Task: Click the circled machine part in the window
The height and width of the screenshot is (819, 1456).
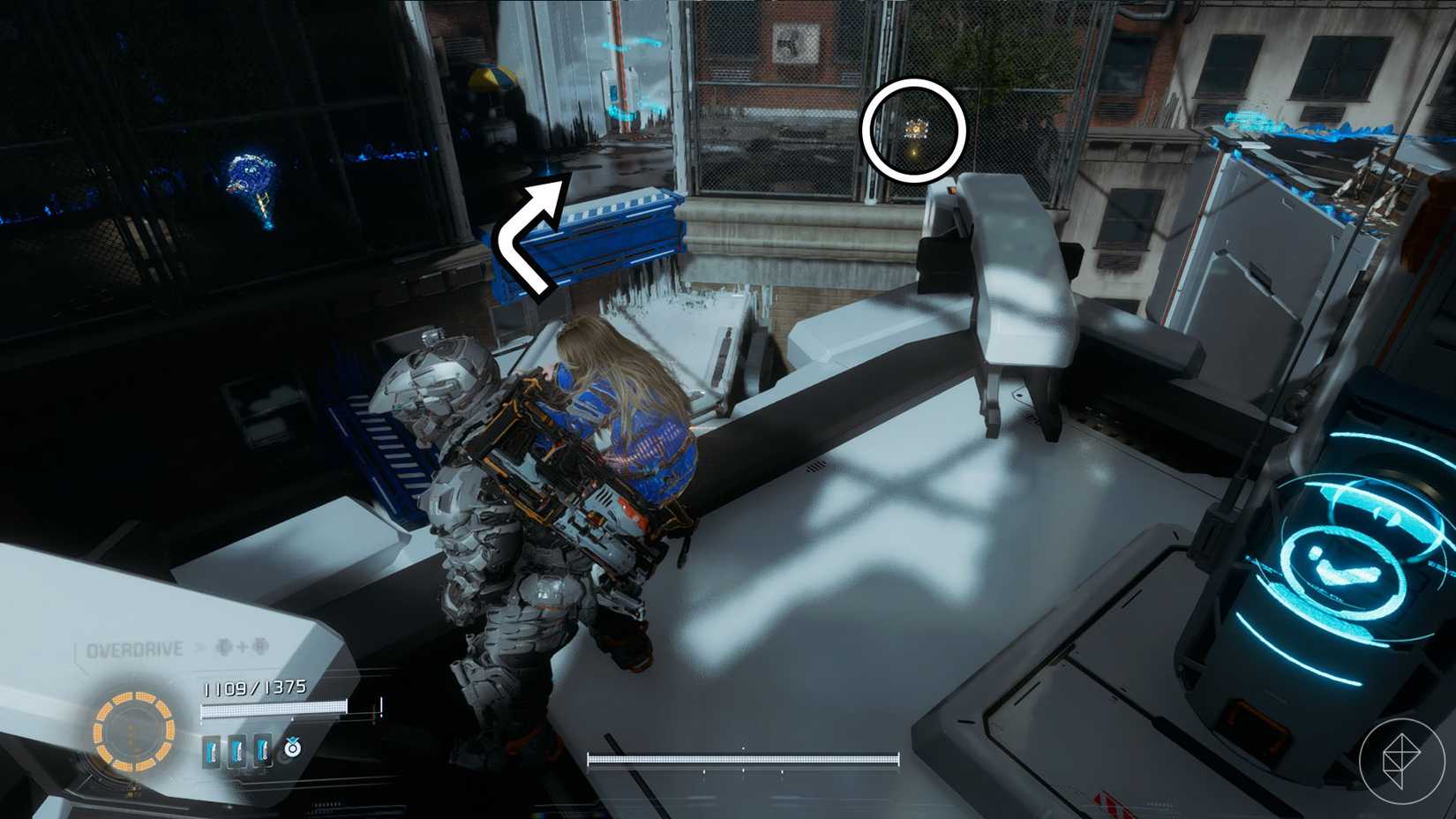Action: click(914, 131)
